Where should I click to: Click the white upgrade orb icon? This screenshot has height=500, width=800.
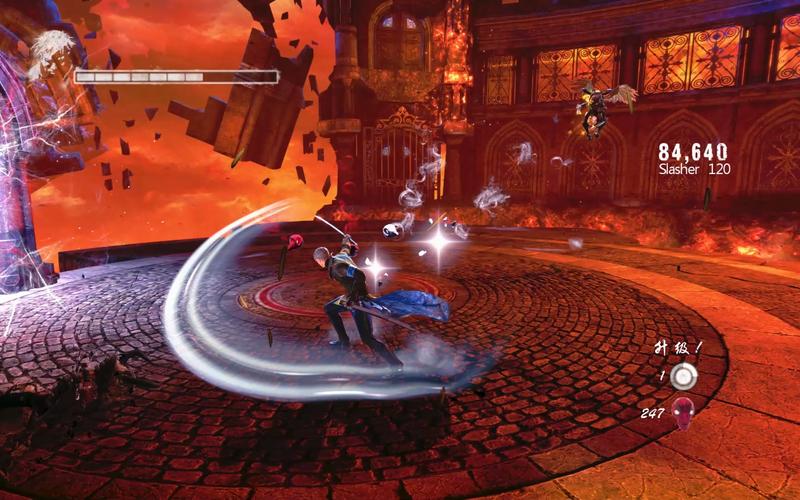click(x=683, y=376)
